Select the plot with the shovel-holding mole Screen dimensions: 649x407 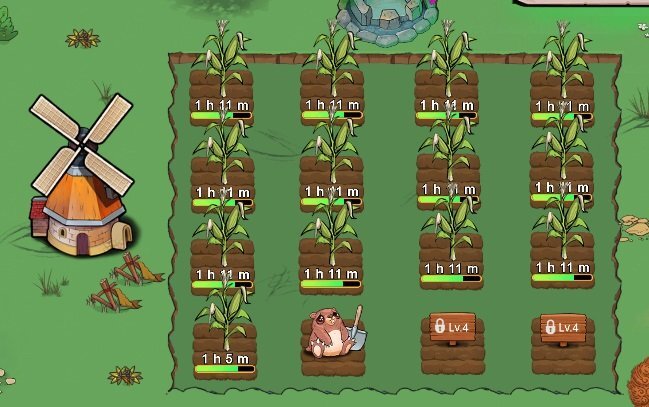(332, 336)
